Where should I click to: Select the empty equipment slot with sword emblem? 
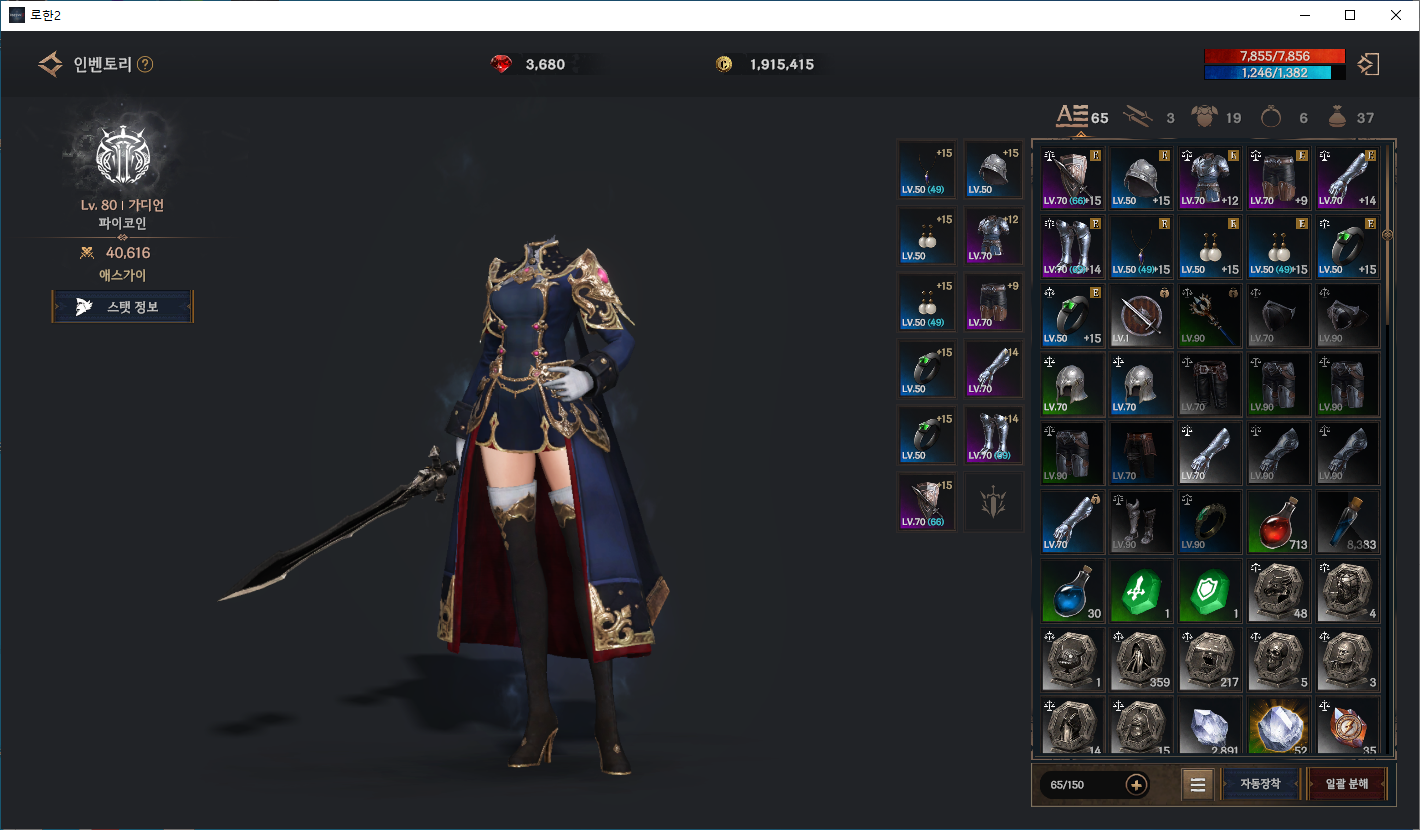992,503
